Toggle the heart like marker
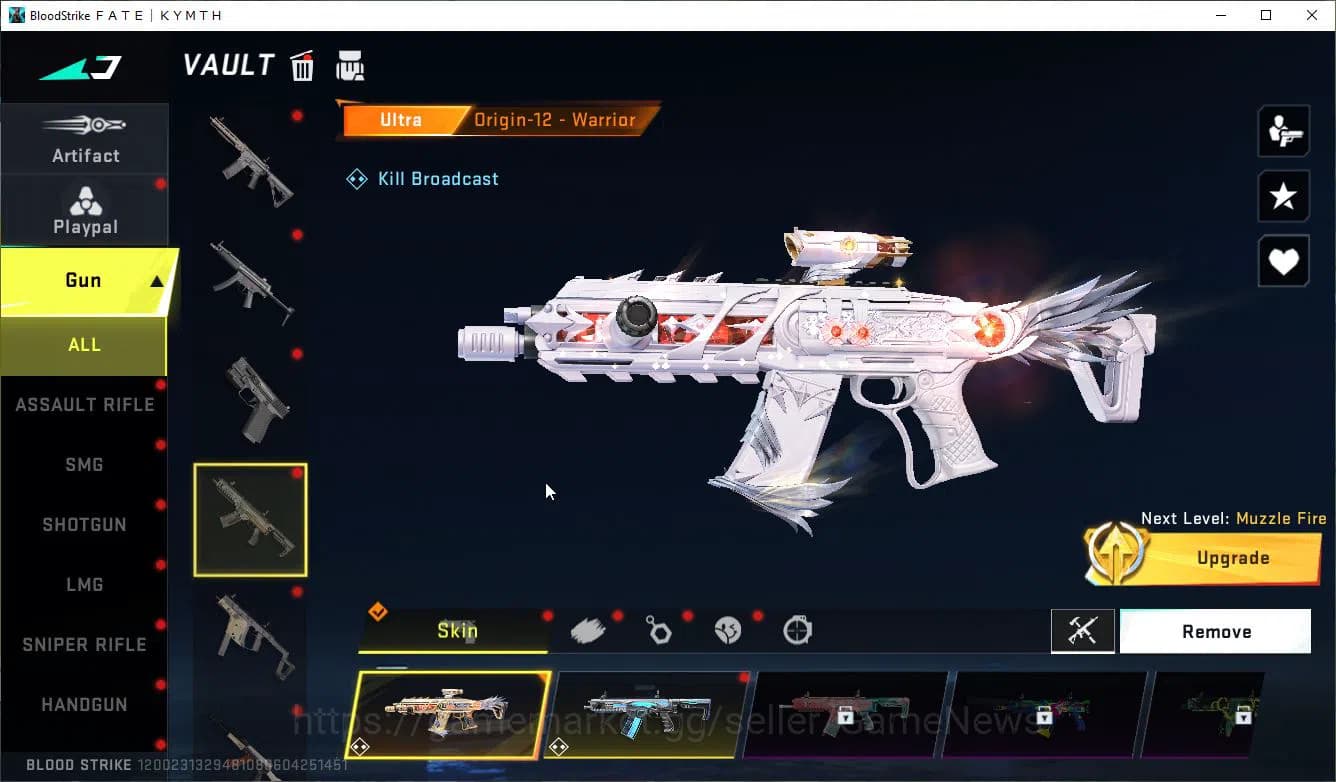The width and height of the screenshot is (1336, 782). pyautogui.click(x=1283, y=261)
